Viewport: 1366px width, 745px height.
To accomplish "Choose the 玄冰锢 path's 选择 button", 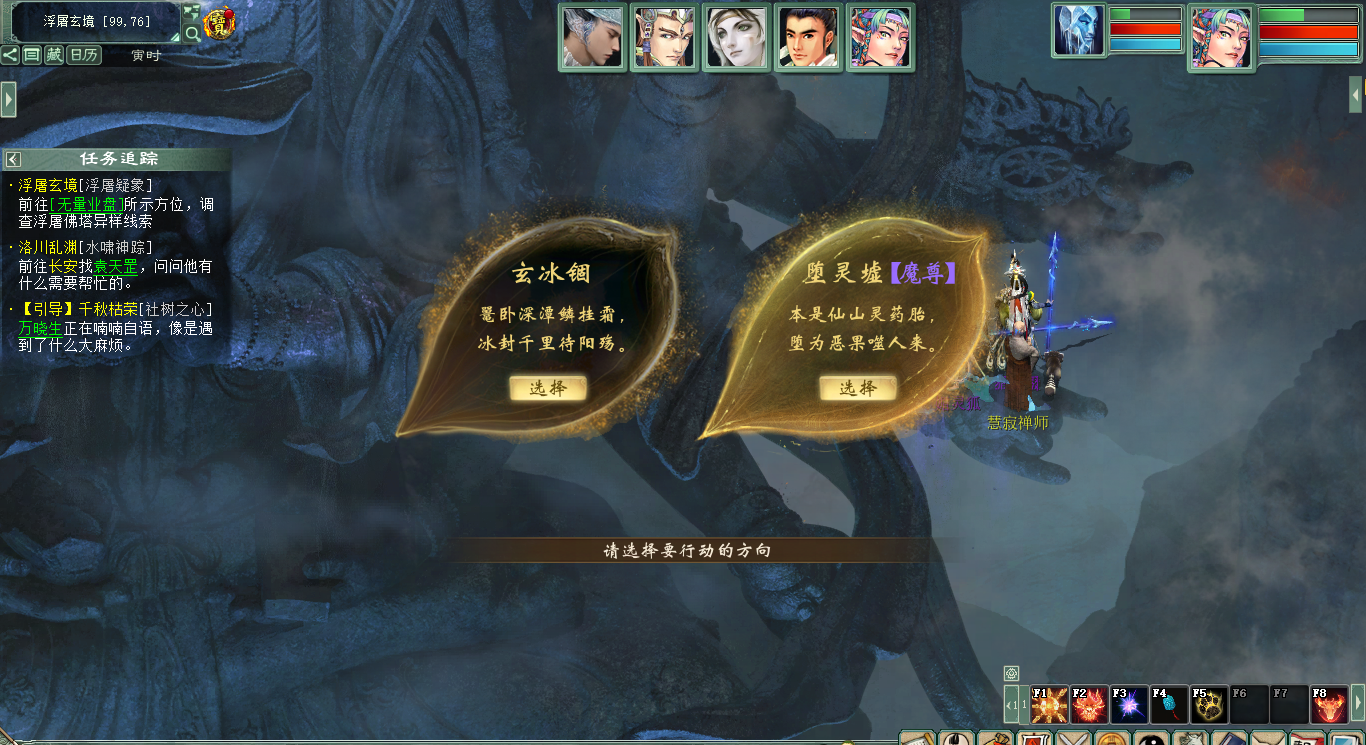I will point(547,388).
